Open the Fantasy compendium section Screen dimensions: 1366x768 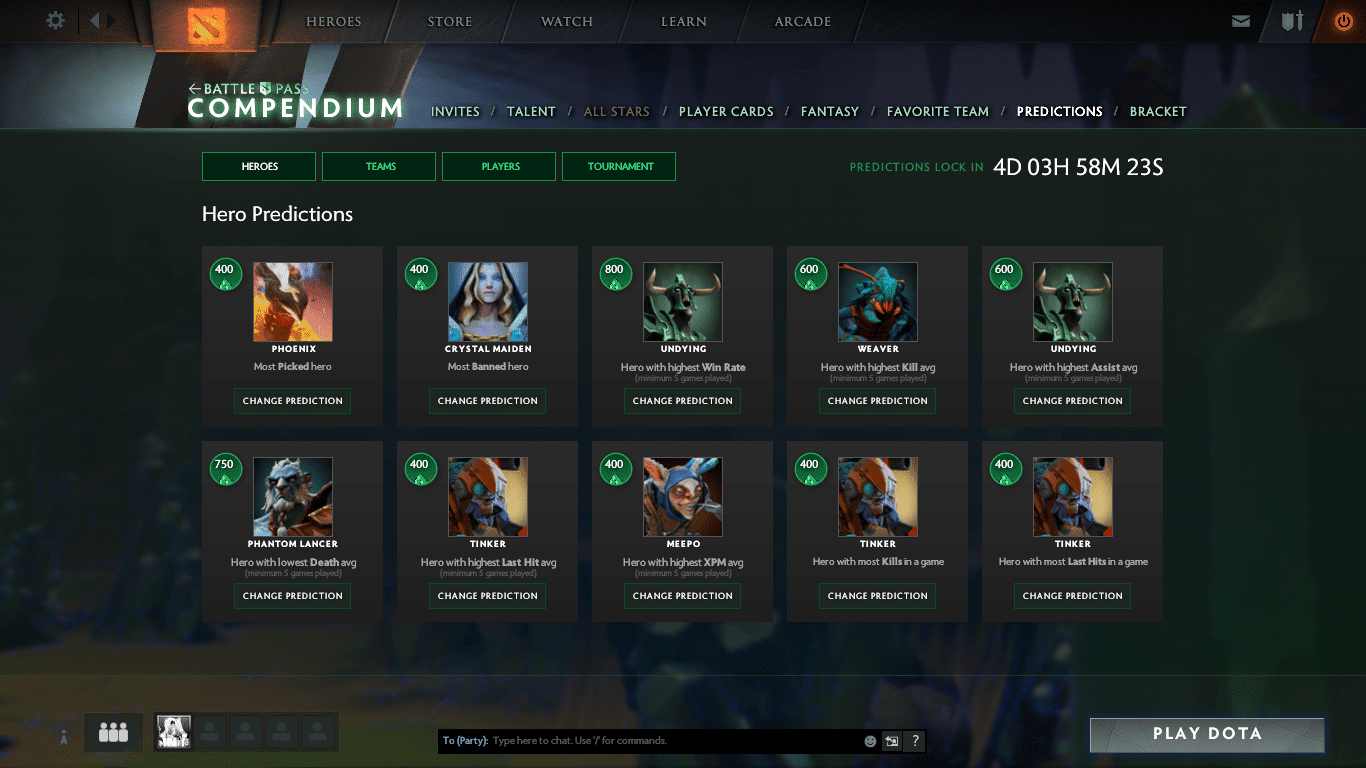tap(829, 112)
